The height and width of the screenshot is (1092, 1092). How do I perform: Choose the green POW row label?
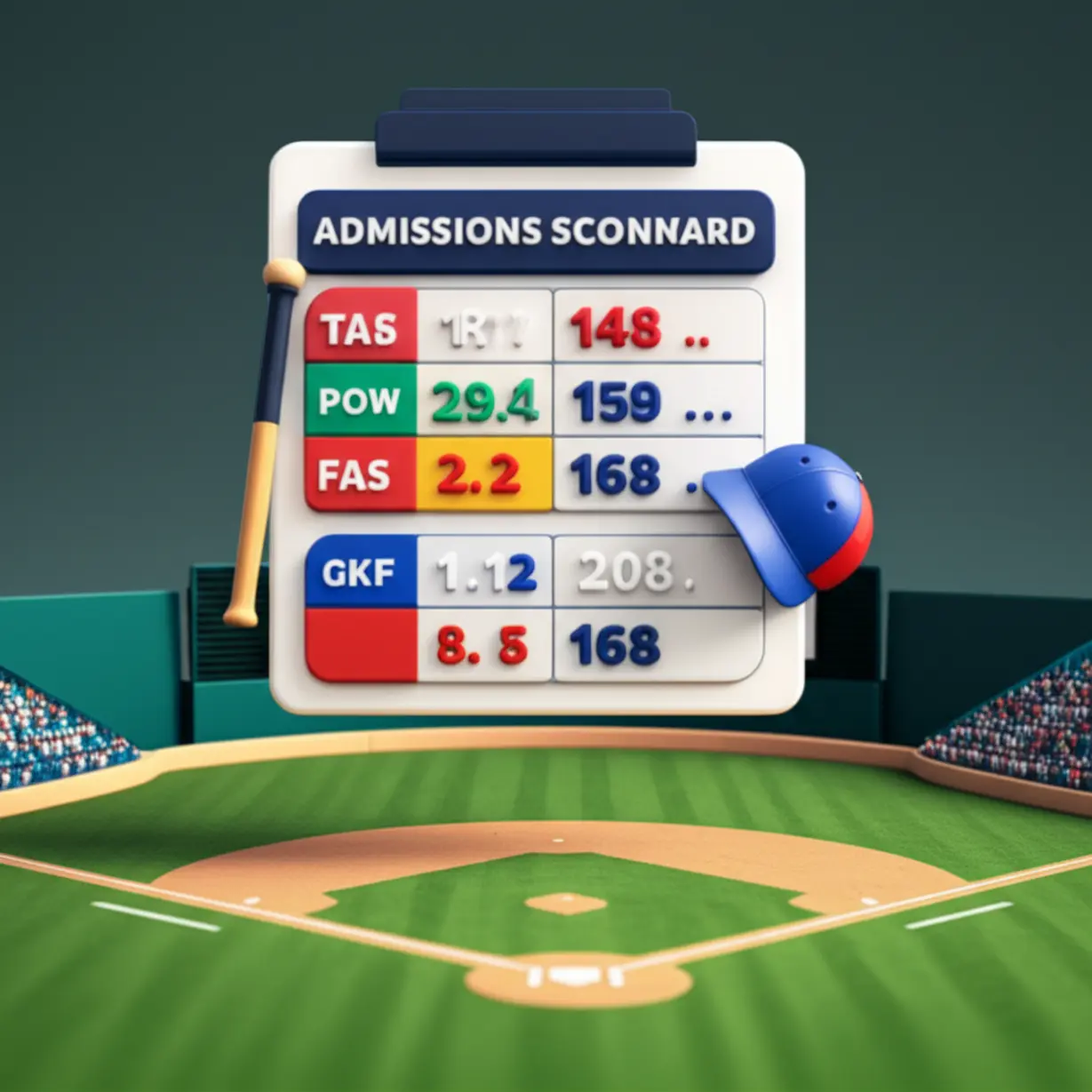point(360,401)
